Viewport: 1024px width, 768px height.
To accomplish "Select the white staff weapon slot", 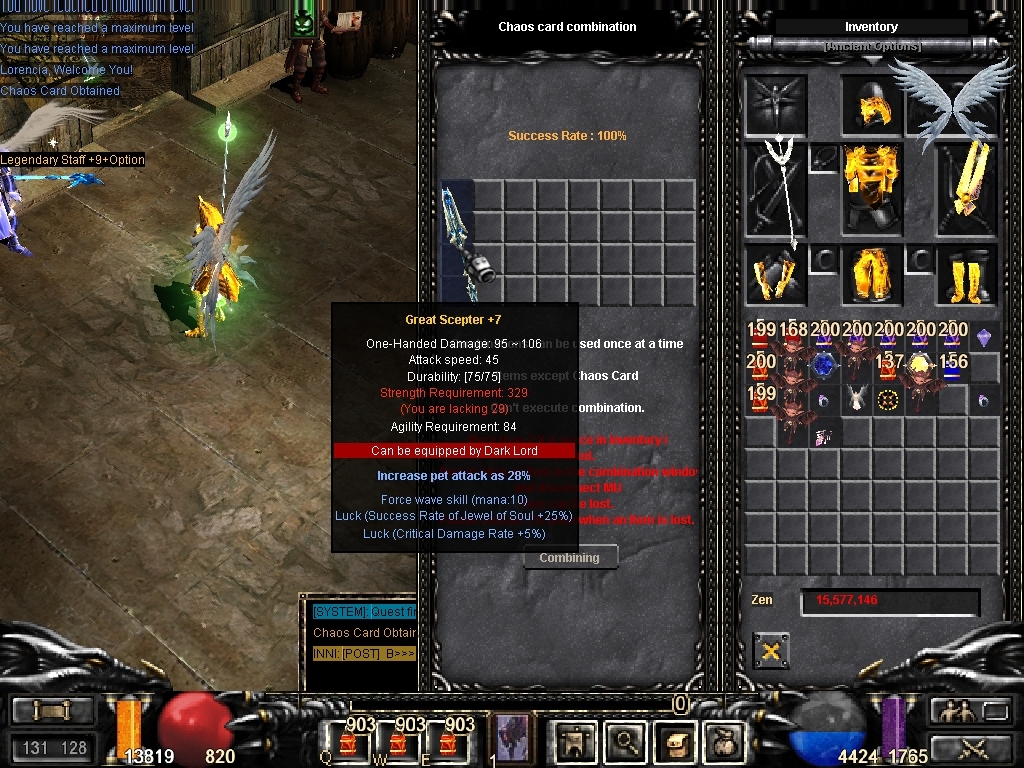I will coord(776,190).
